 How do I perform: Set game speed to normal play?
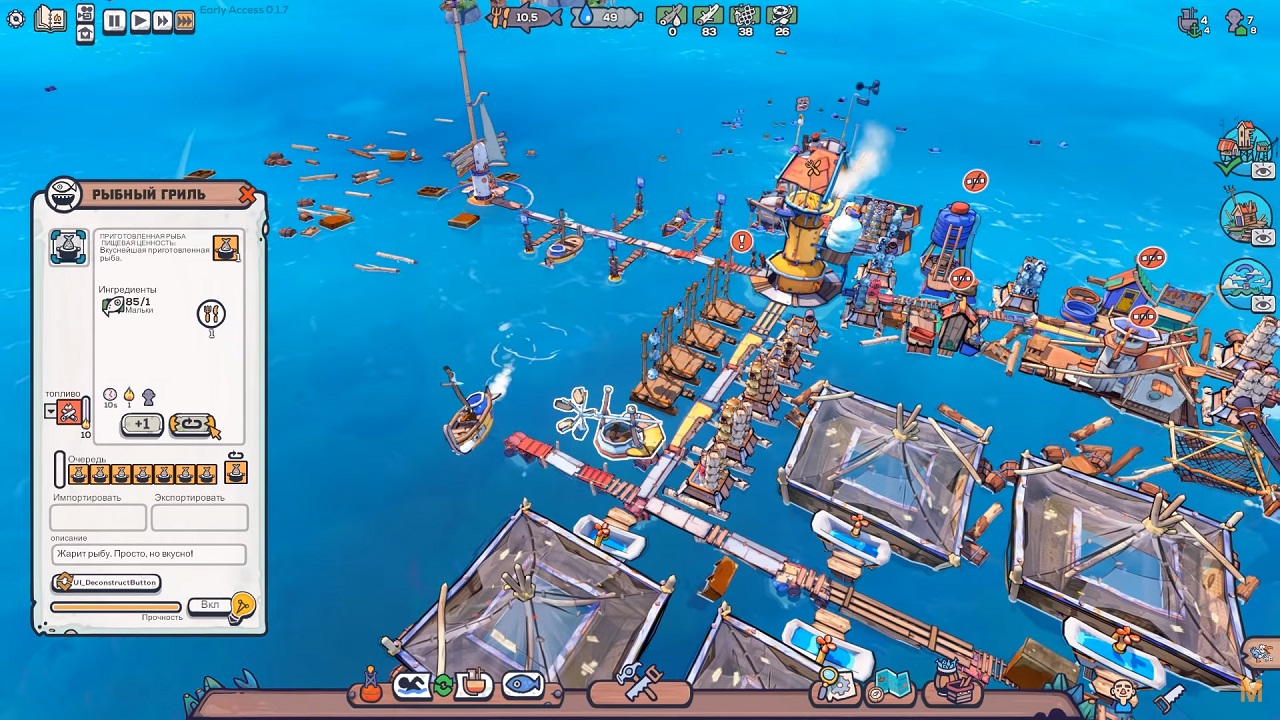click(x=139, y=21)
